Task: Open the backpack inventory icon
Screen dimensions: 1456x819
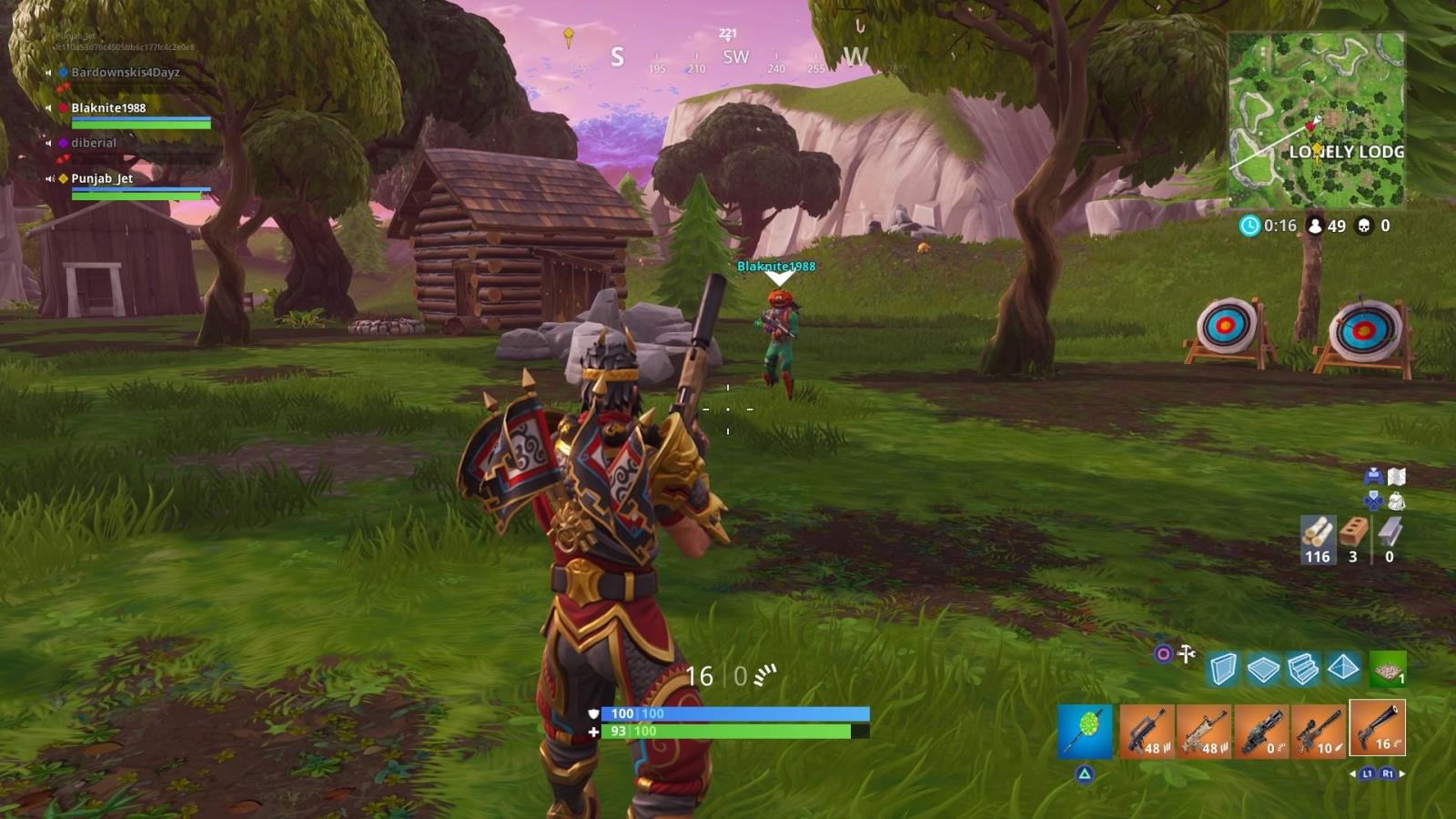Action: (x=1398, y=500)
